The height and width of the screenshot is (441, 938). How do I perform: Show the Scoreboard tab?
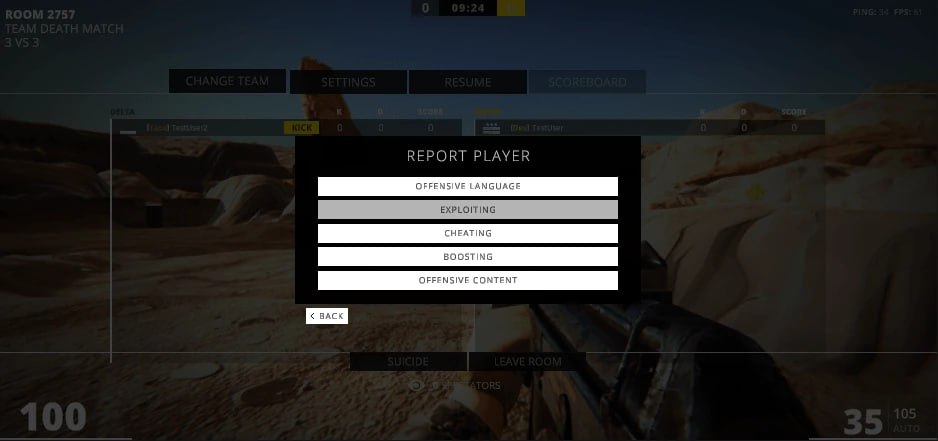[x=588, y=82]
